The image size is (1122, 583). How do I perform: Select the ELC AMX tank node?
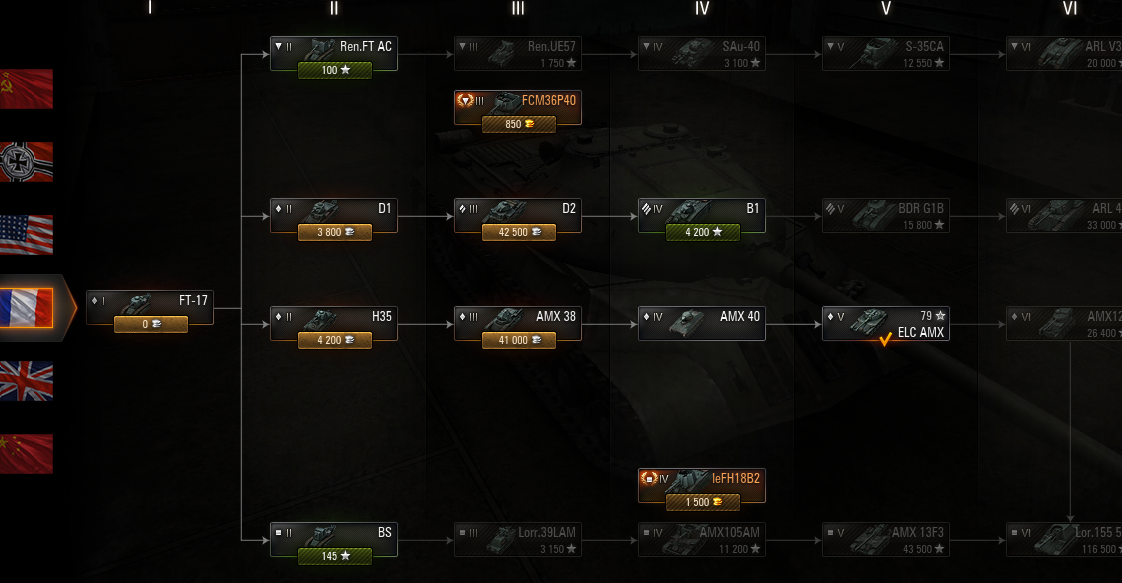tap(886, 323)
